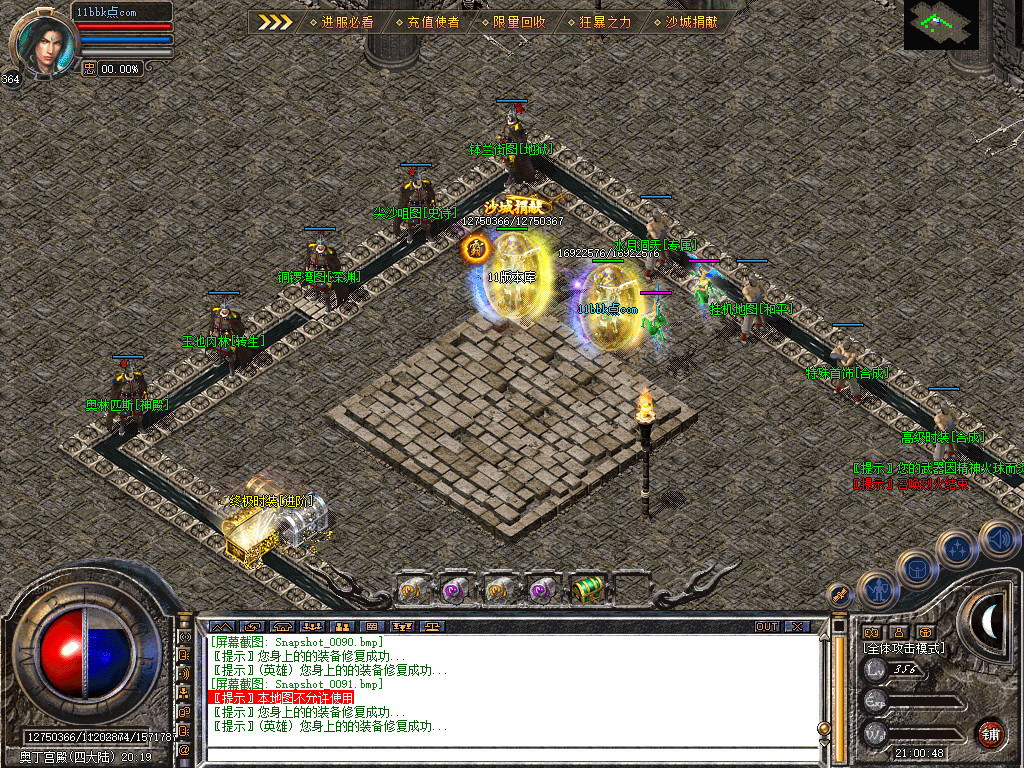Open the bag with the backpack button
Viewport: 1024px width, 768px height.
pos(916,569)
